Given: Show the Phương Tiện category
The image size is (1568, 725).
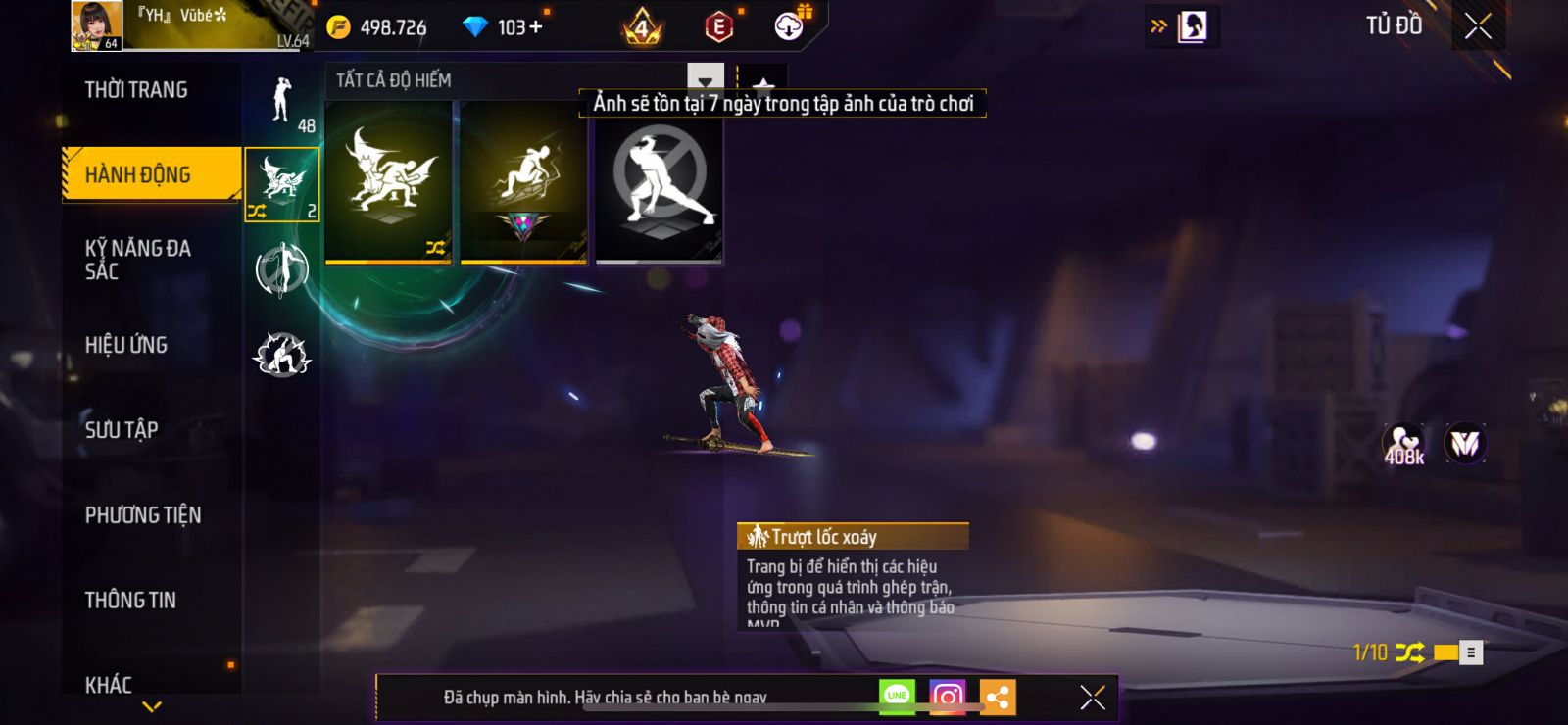Looking at the screenshot, I should [x=143, y=515].
